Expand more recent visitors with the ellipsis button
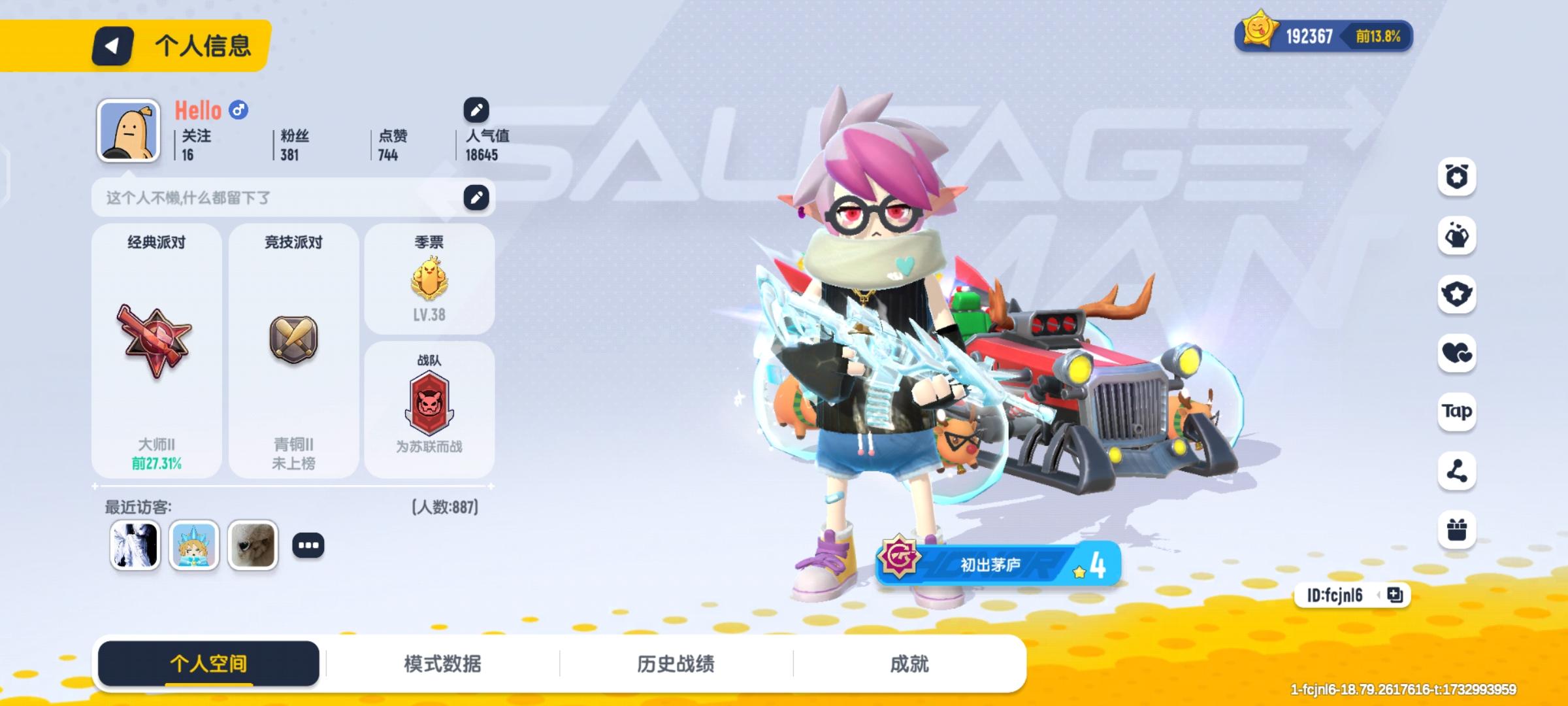 coord(308,547)
